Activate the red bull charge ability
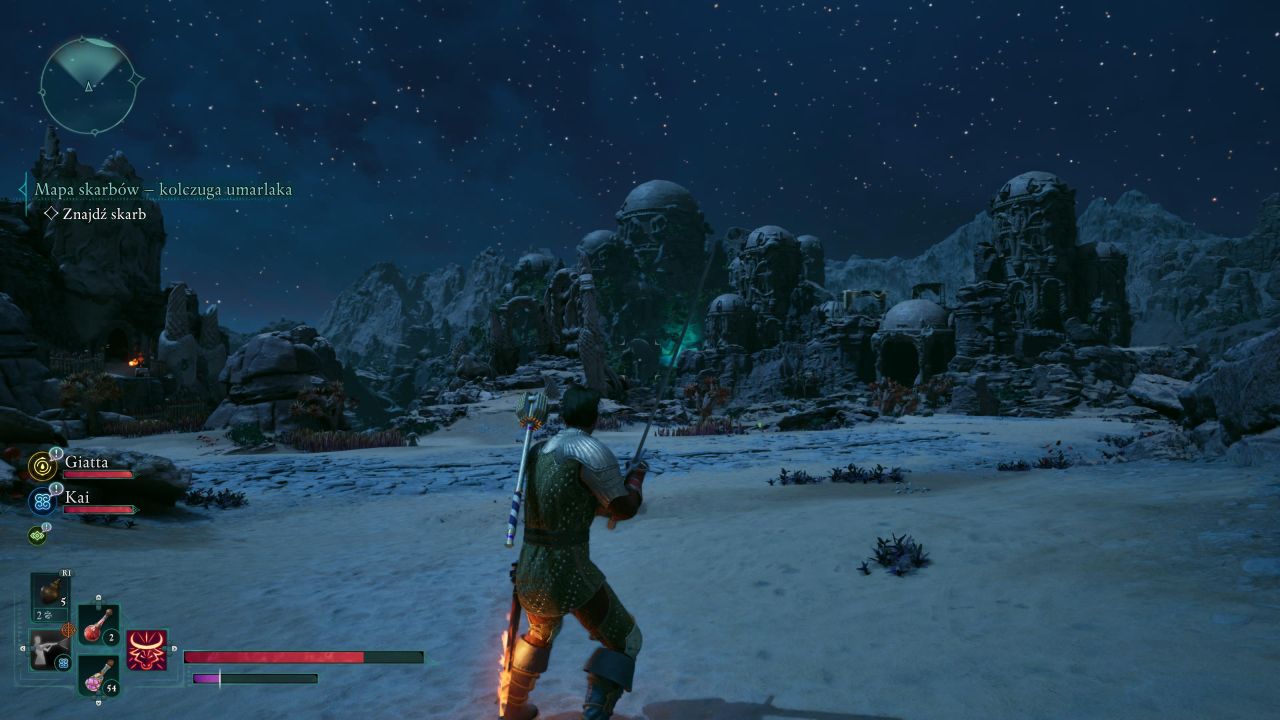 147,650
